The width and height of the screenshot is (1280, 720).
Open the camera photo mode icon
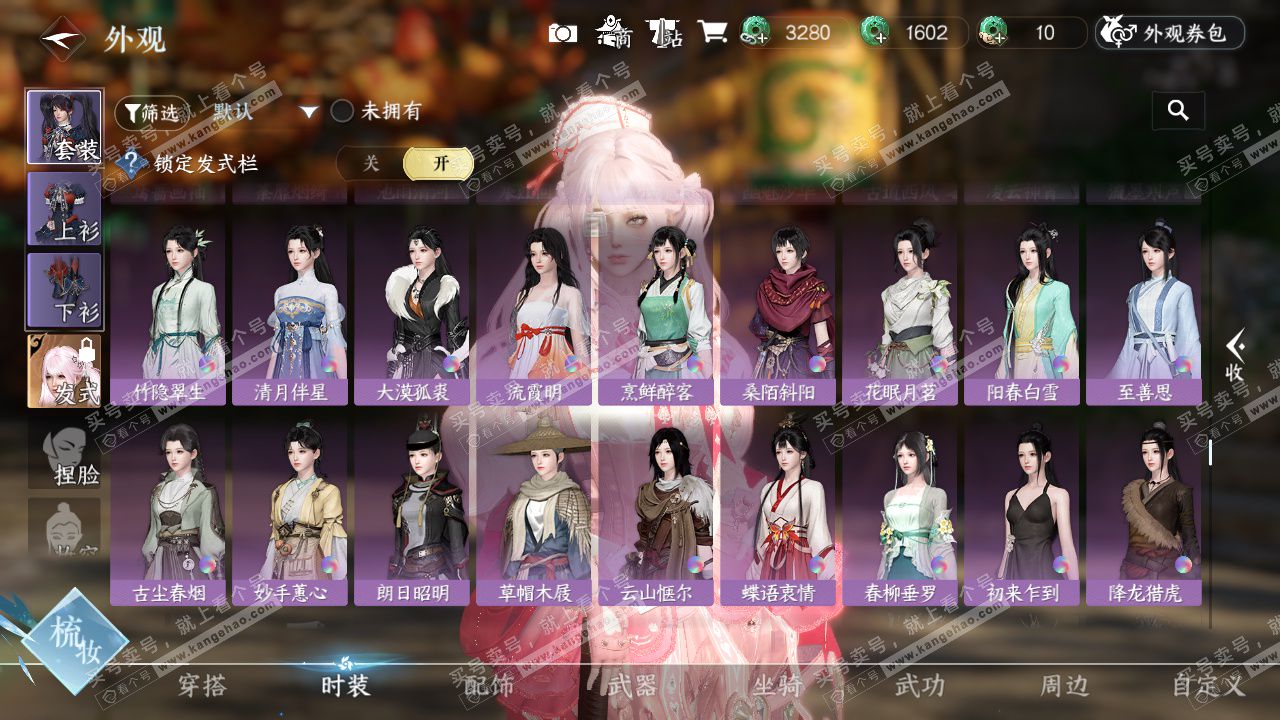pos(563,33)
